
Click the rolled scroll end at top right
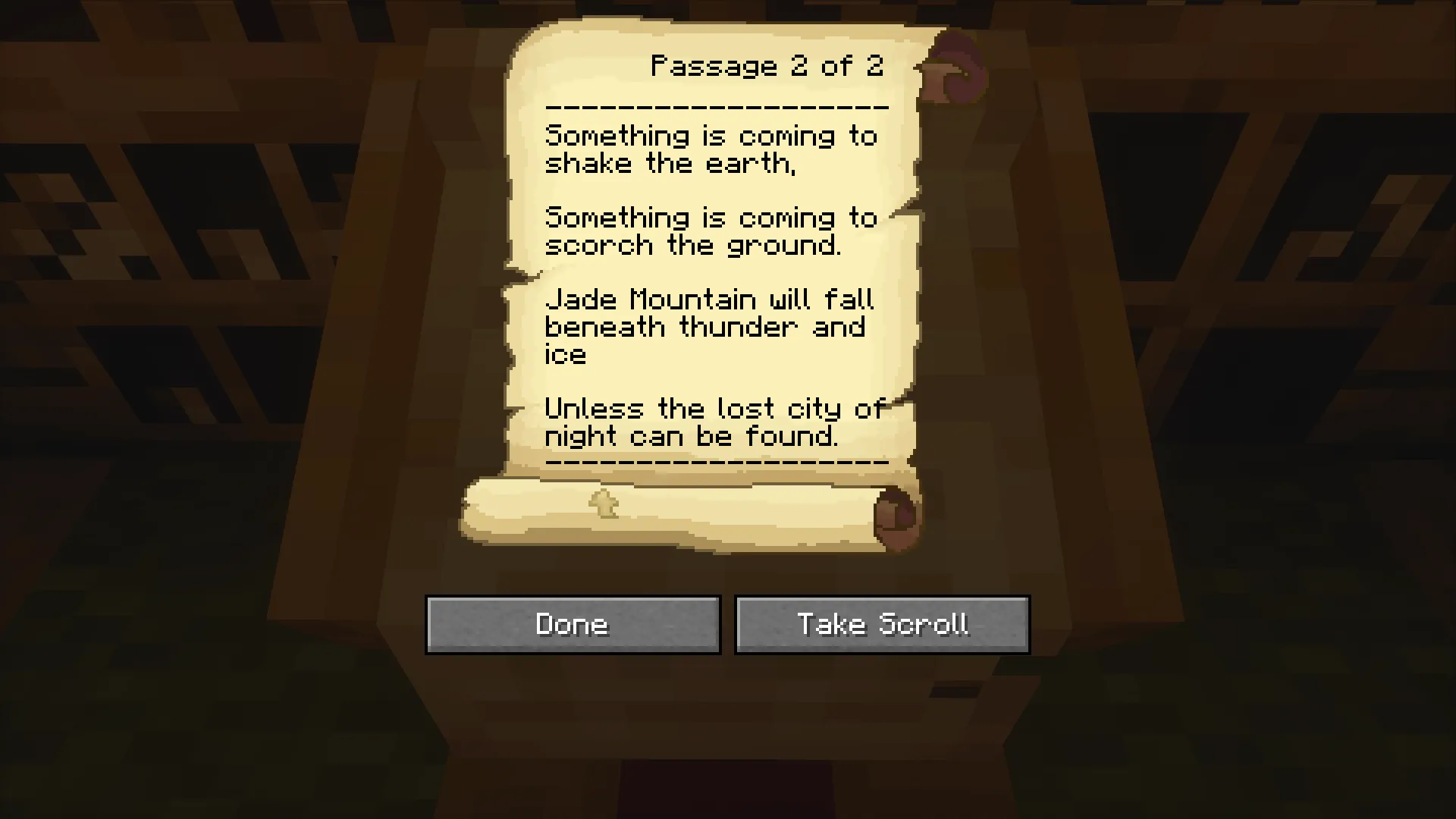coord(954,68)
